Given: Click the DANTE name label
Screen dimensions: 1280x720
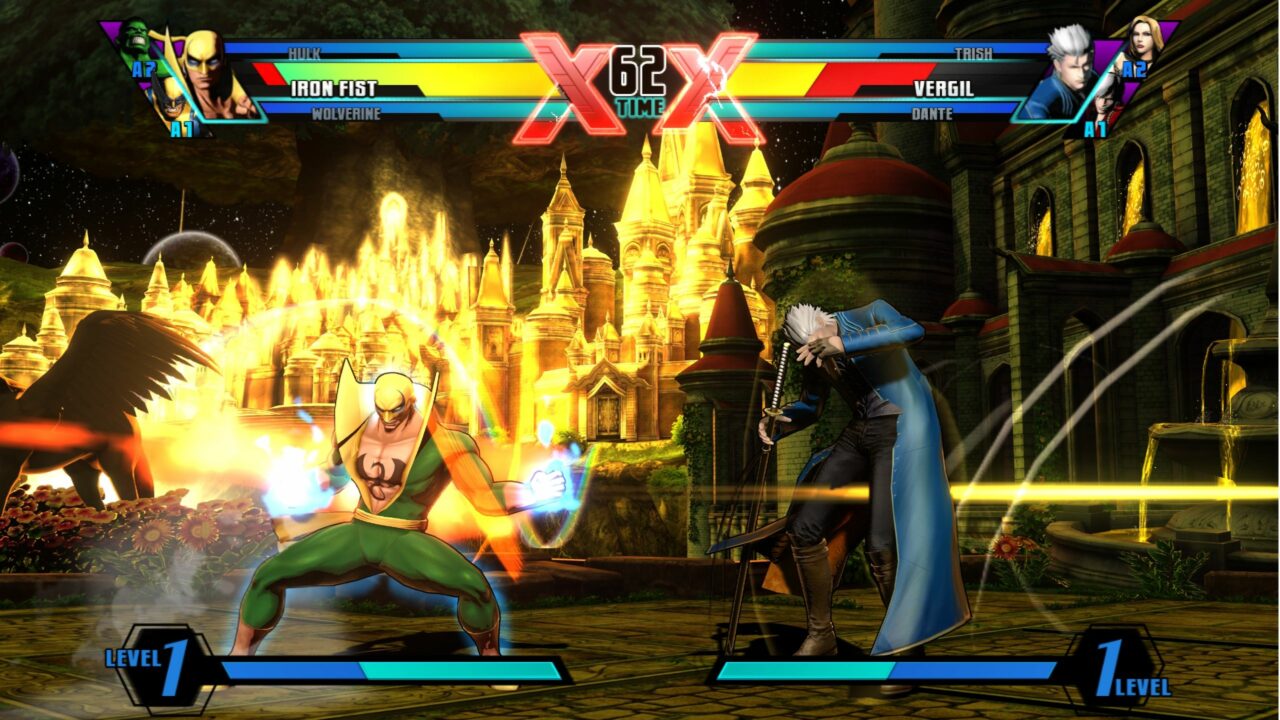Looking at the screenshot, I should [x=930, y=113].
